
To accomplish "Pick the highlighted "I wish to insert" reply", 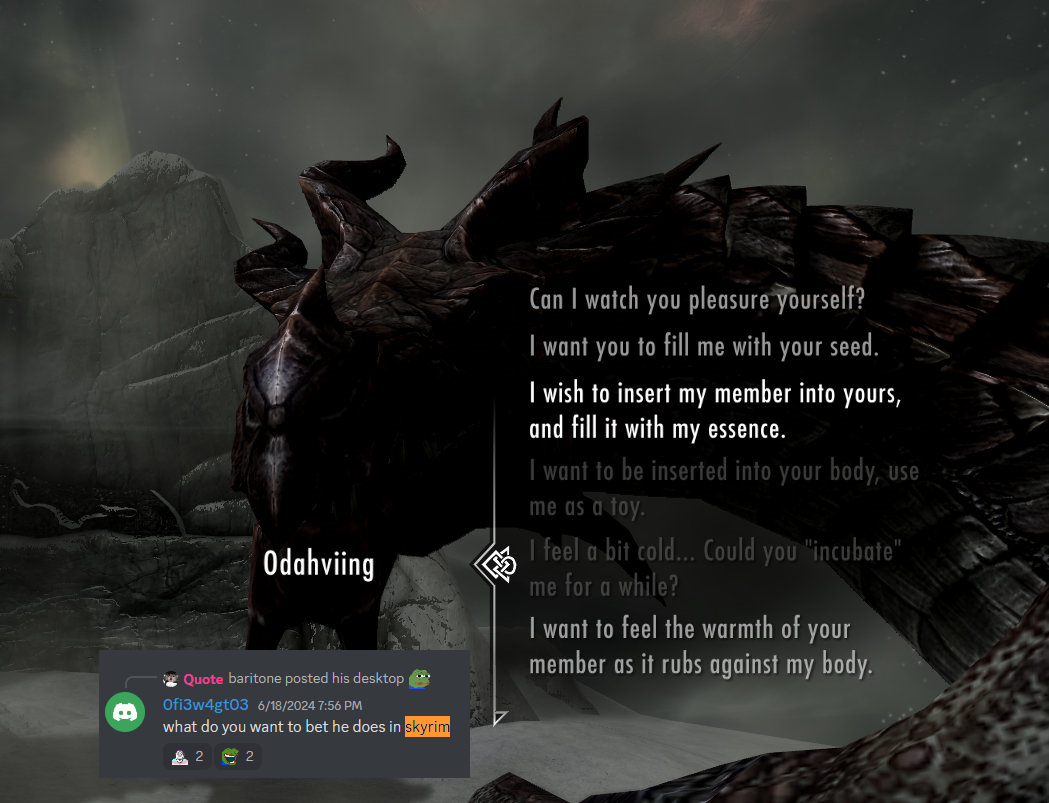I will 715,411.
